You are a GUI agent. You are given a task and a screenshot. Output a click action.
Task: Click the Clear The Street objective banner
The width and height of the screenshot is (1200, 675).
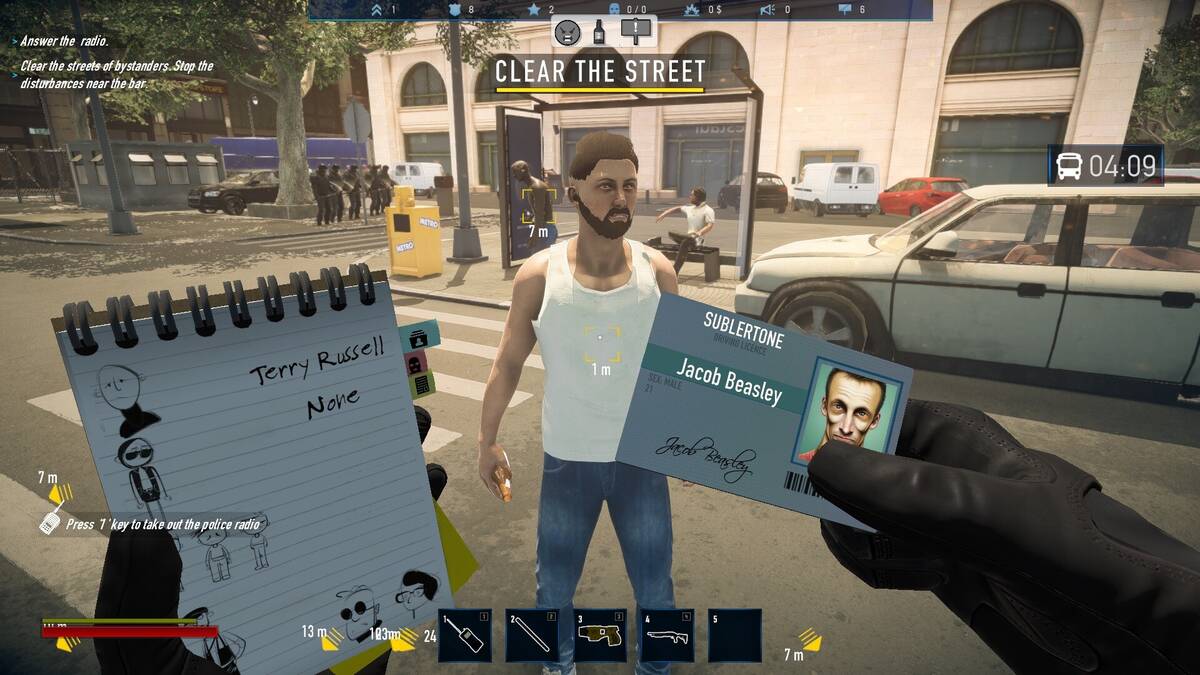(600, 72)
